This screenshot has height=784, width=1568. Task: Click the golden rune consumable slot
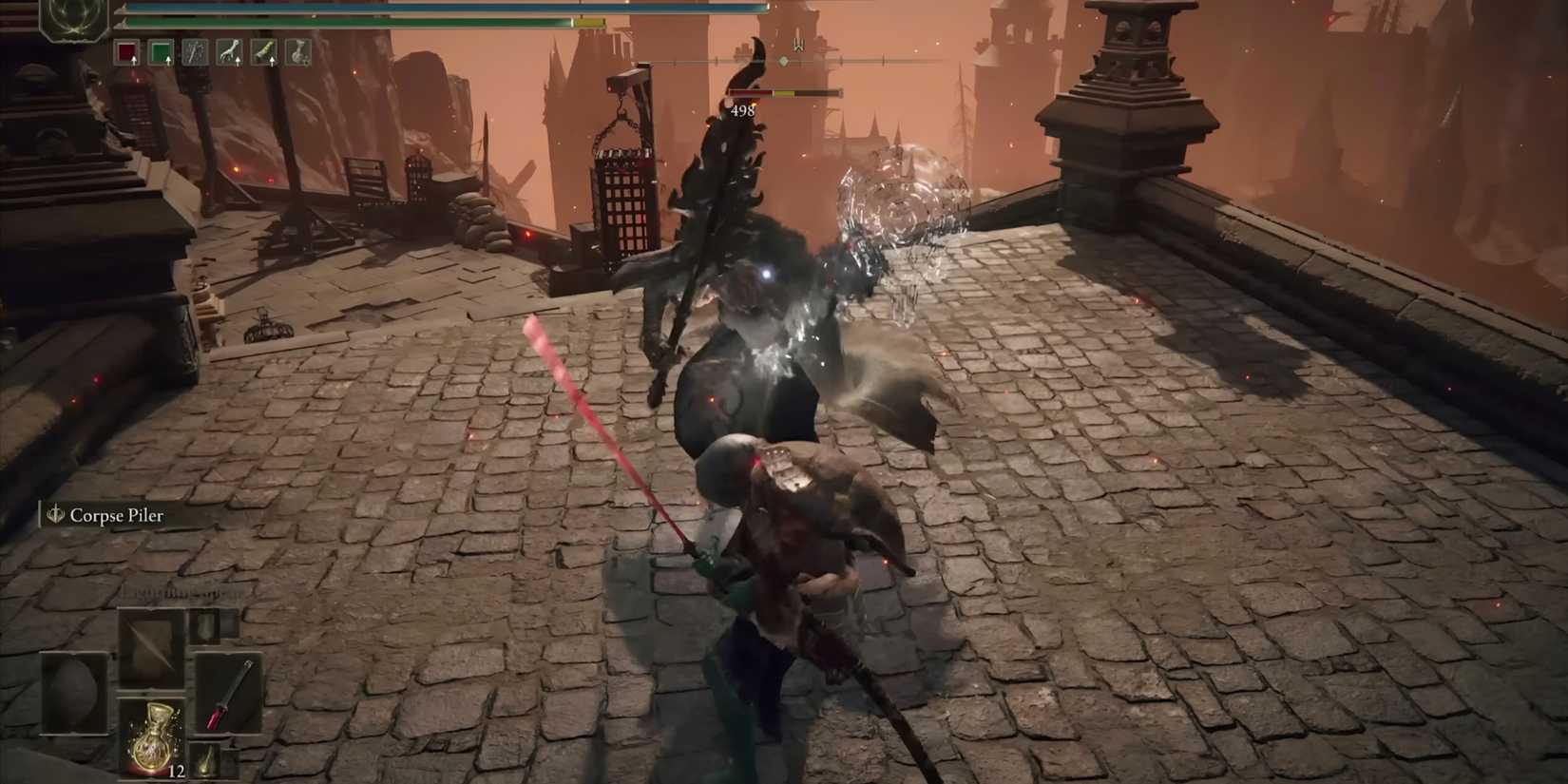[206, 758]
